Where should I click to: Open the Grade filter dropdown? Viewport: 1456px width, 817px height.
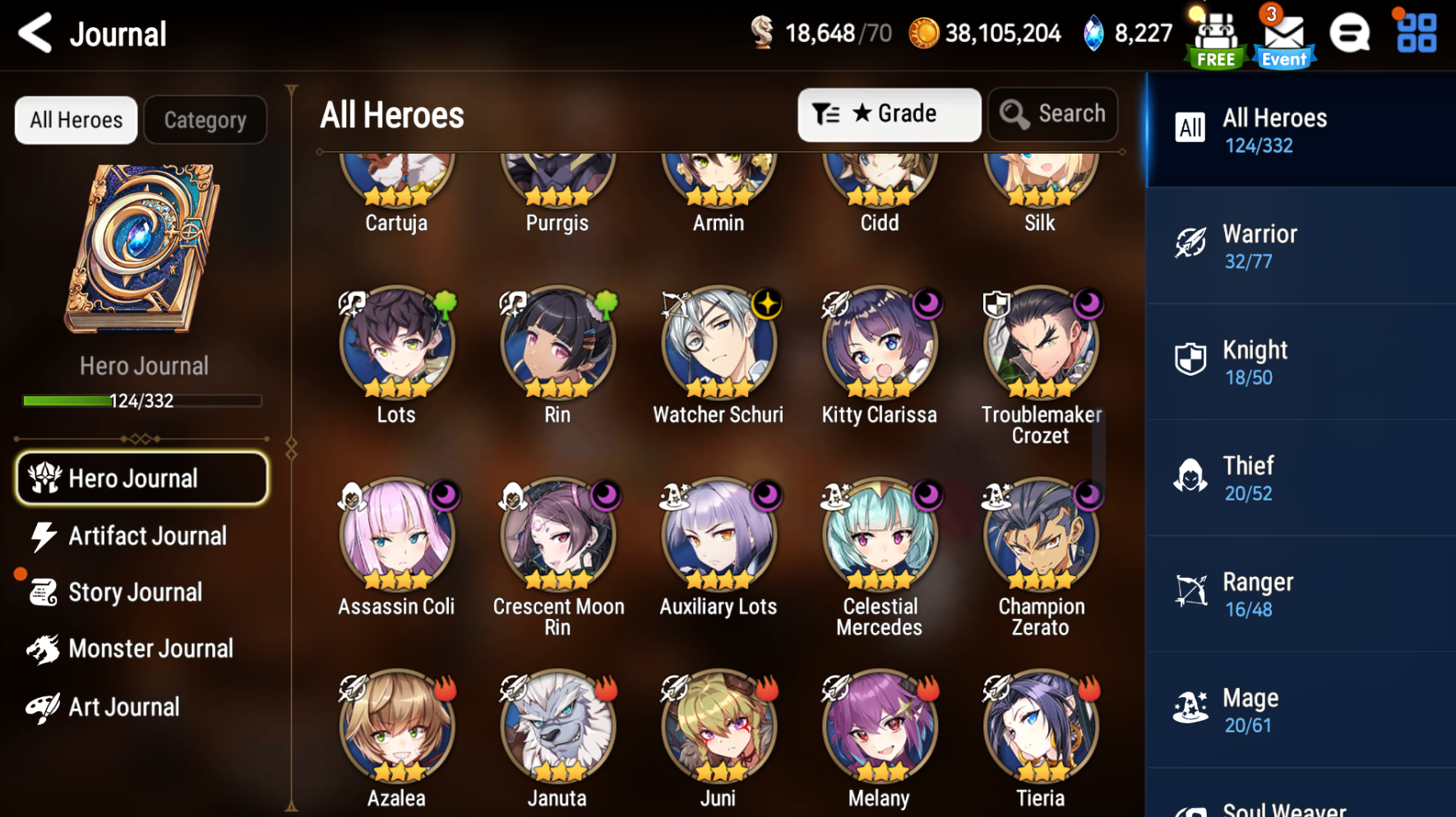pos(889,114)
